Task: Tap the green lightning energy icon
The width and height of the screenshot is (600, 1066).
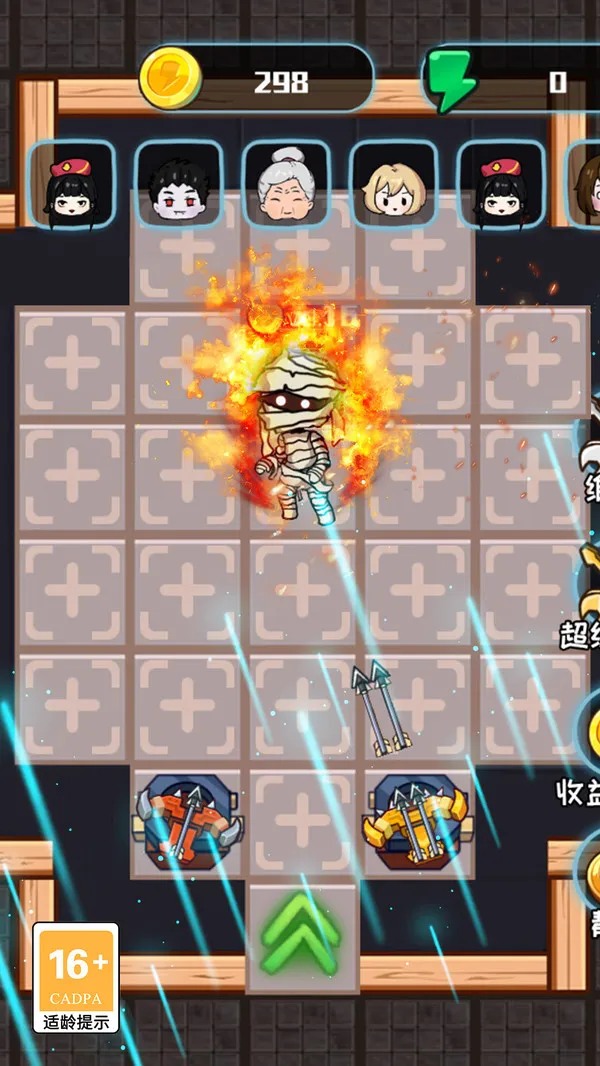Action: pos(452,81)
